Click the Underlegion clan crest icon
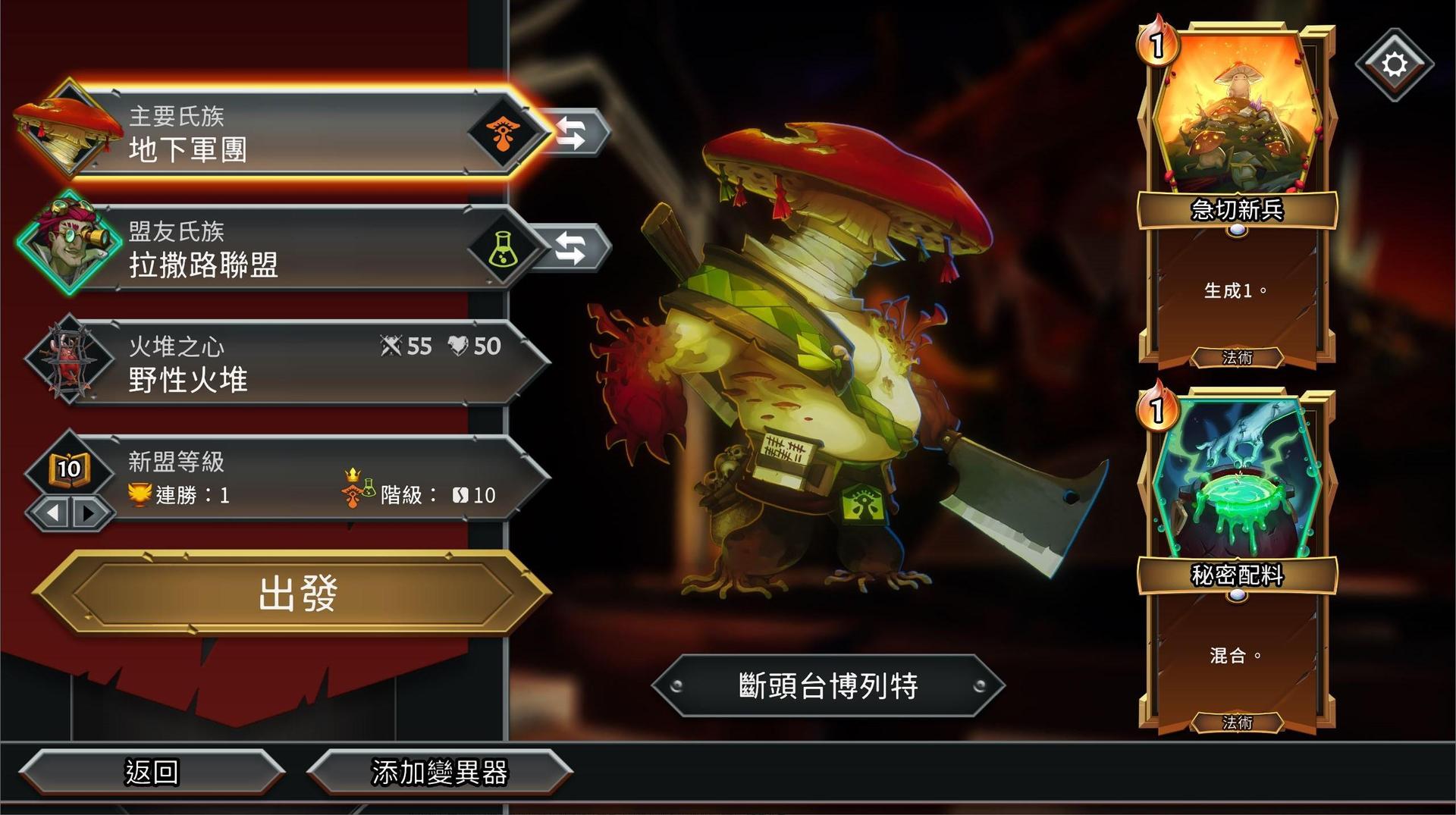The image size is (1456, 815). click(x=502, y=133)
